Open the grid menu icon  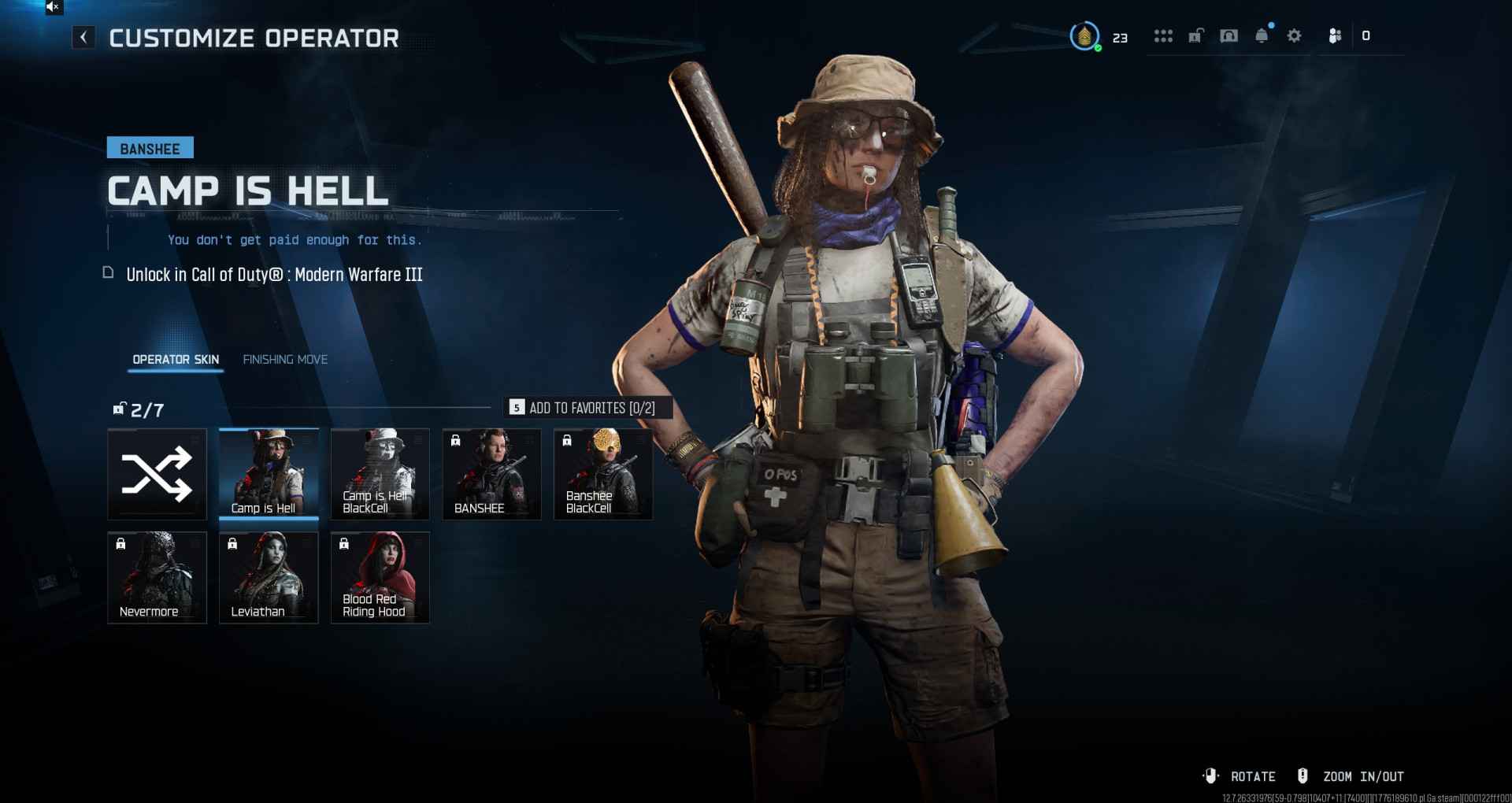[1163, 36]
